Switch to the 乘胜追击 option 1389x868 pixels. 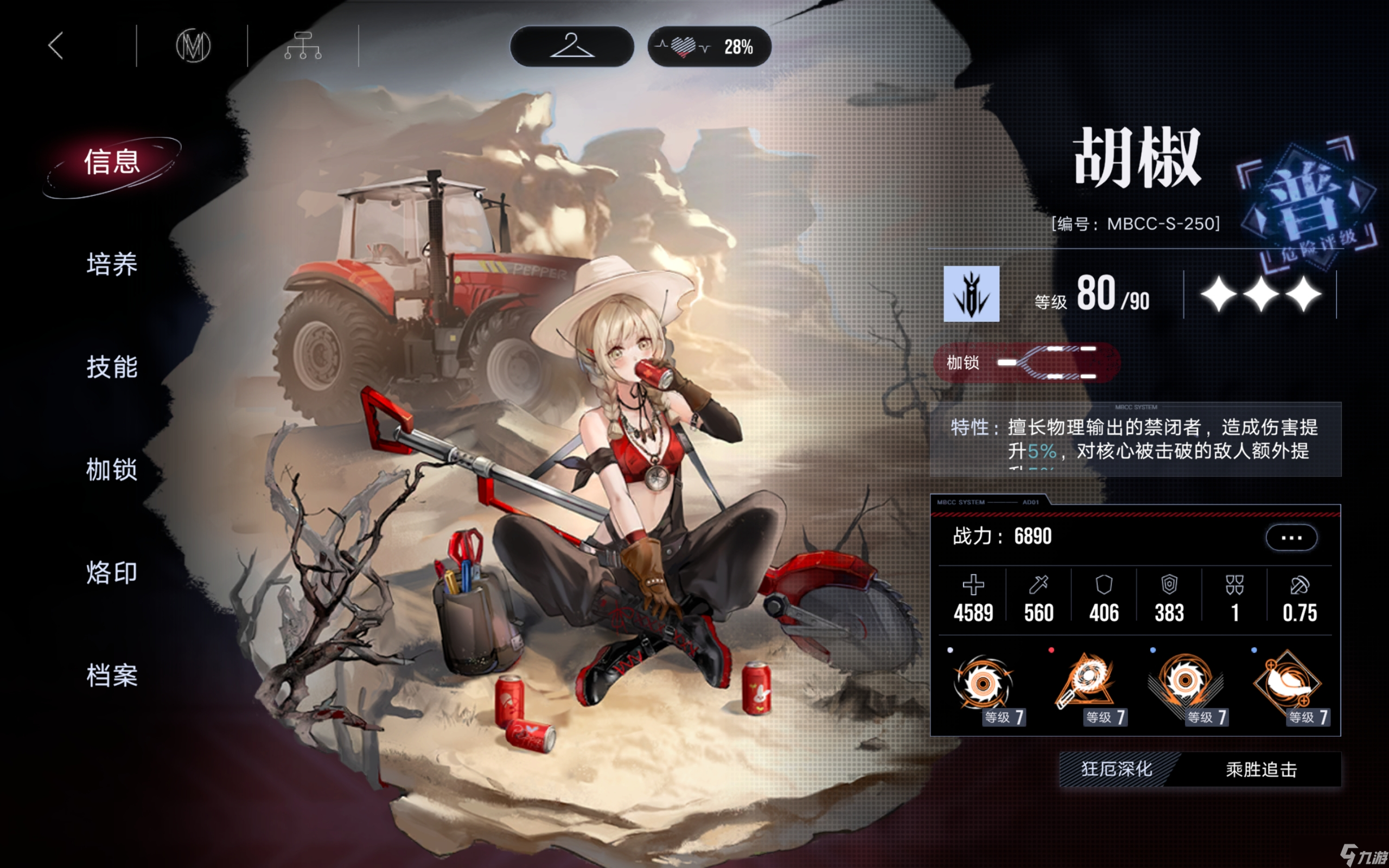click(x=1261, y=770)
